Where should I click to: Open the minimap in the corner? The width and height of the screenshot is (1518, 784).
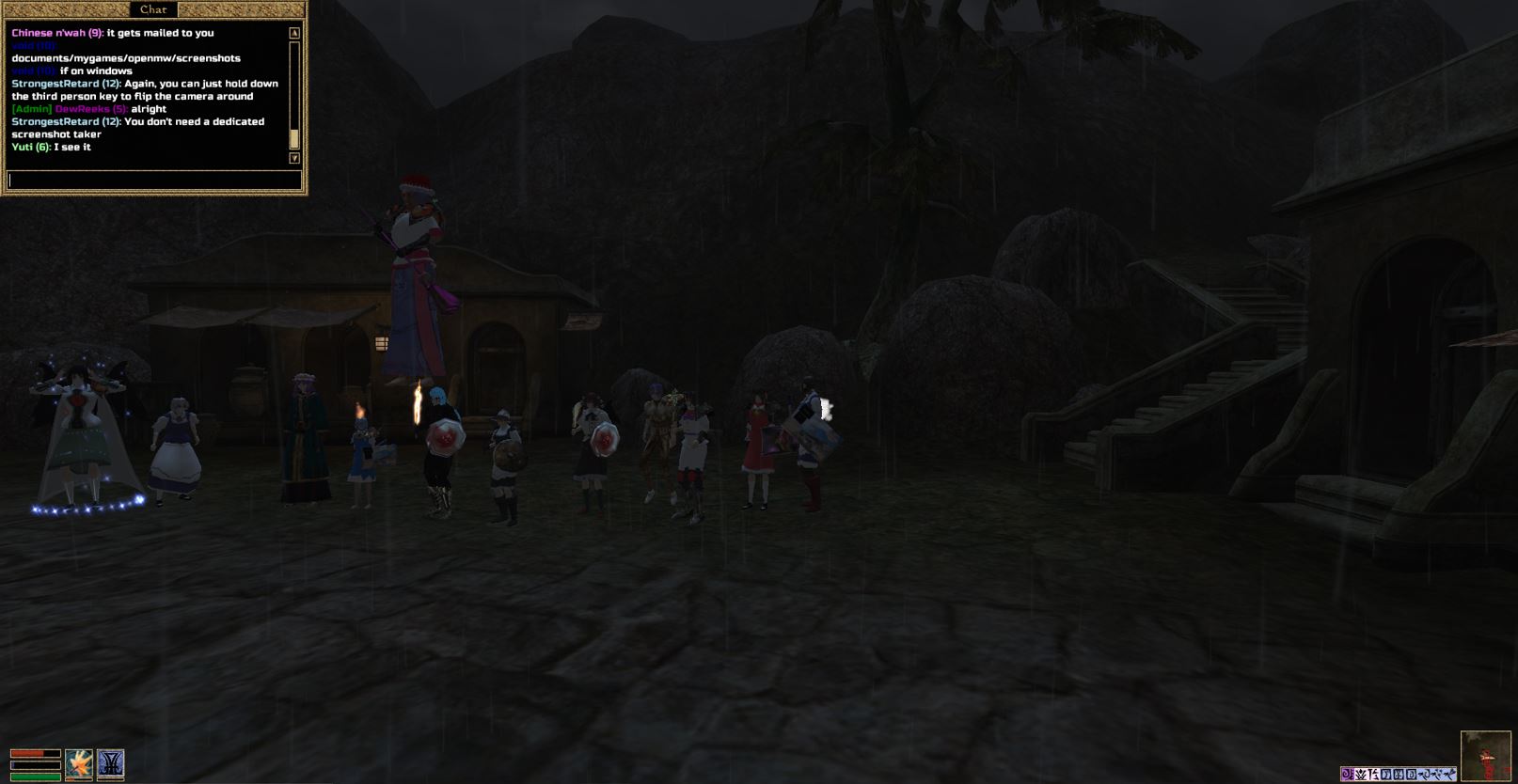tap(1485, 756)
